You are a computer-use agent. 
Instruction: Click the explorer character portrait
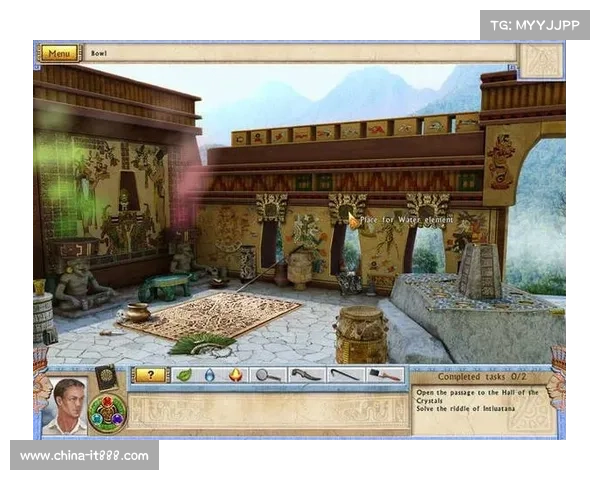pyautogui.click(x=69, y=406)
